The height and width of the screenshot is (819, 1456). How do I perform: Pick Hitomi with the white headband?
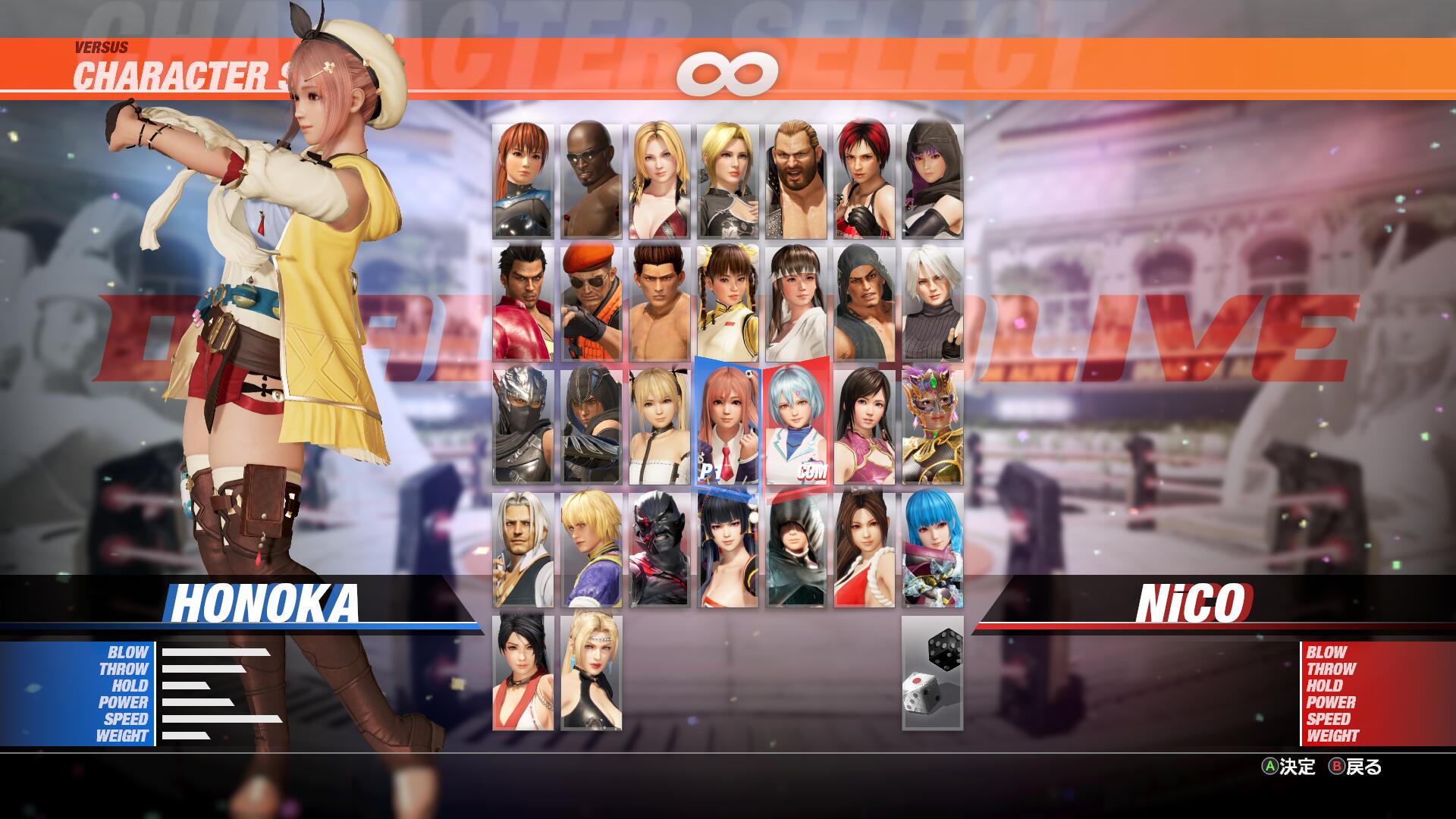[x=795, y=303]
